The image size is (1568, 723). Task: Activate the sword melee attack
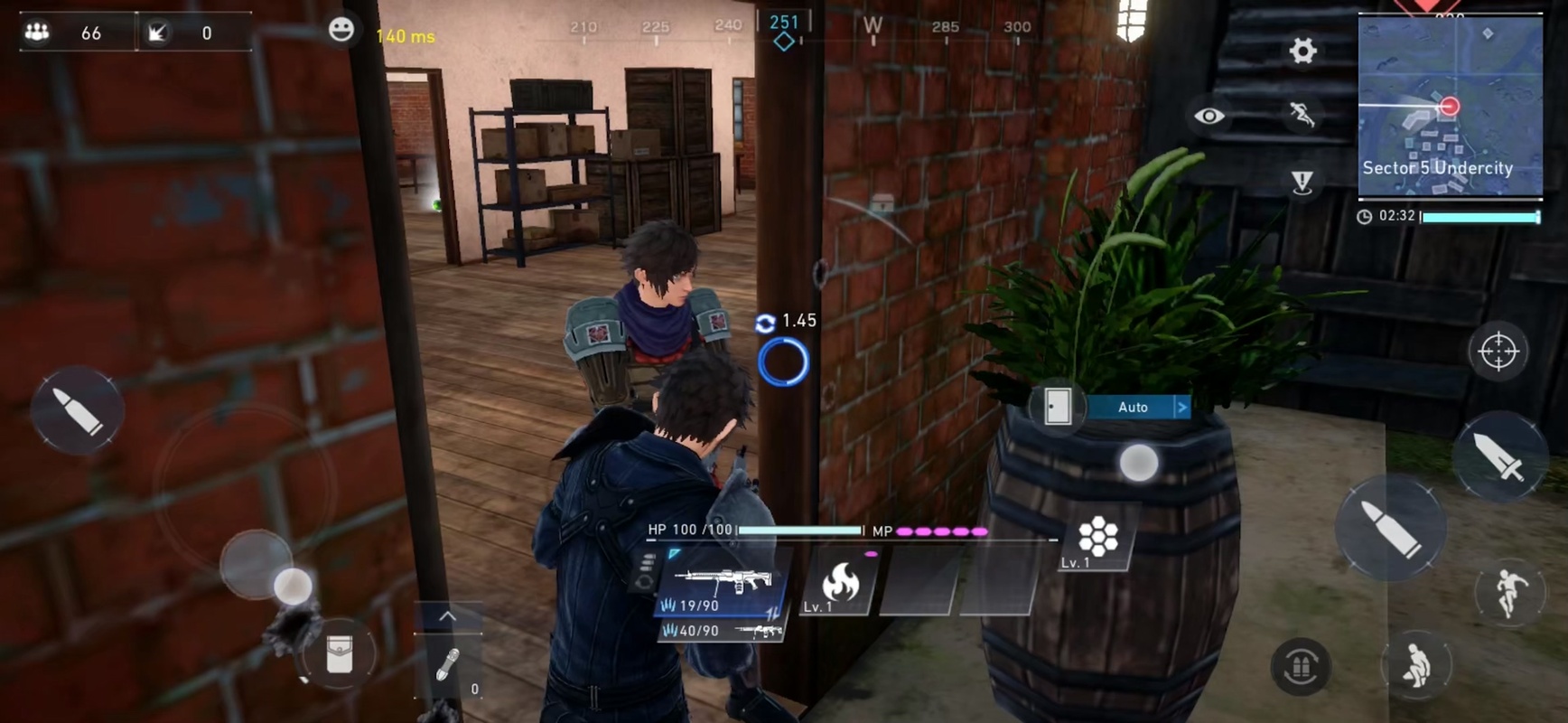coord(1498,455)
